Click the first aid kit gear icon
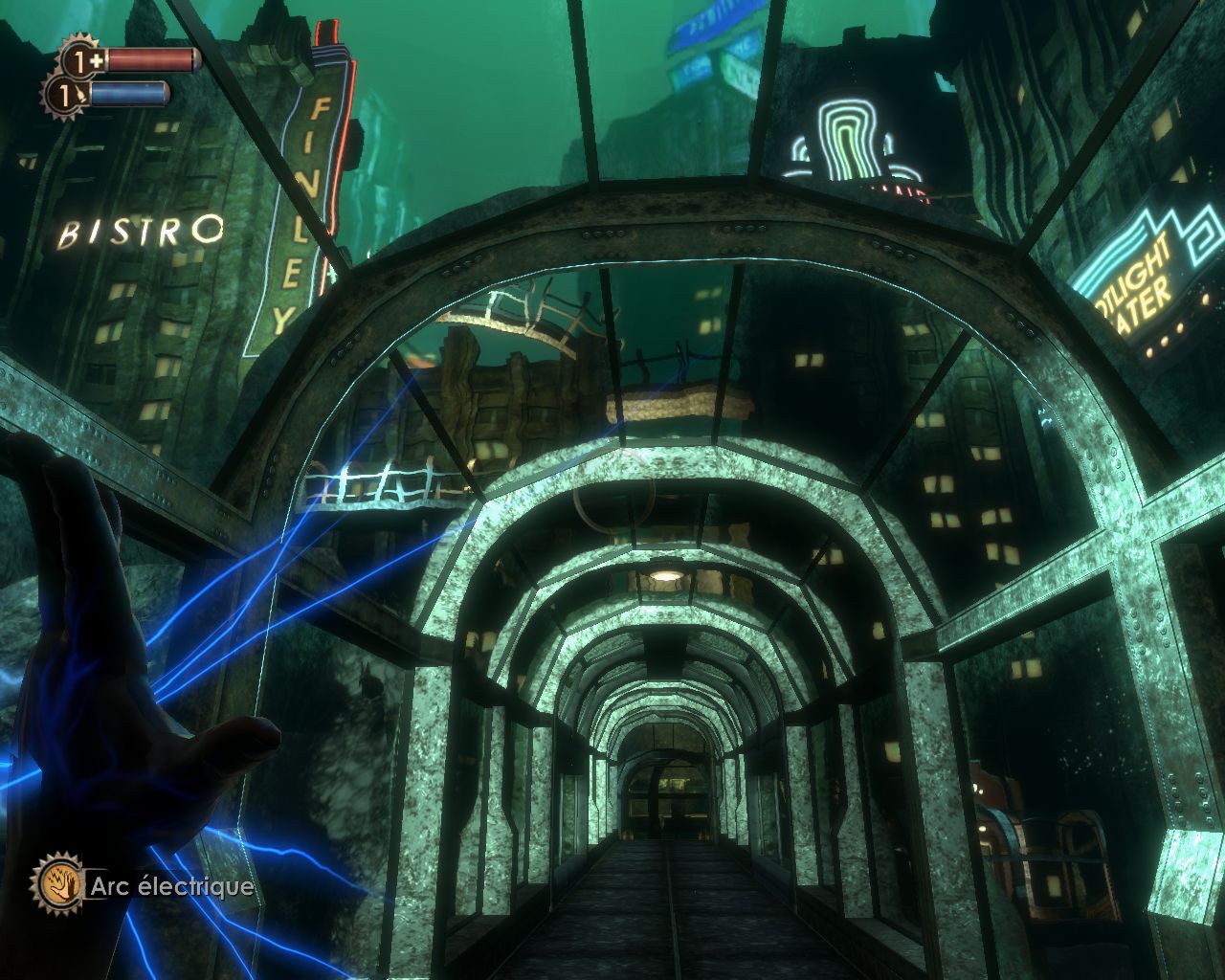This screenshot has height=980, width=1225. point(79,59)
